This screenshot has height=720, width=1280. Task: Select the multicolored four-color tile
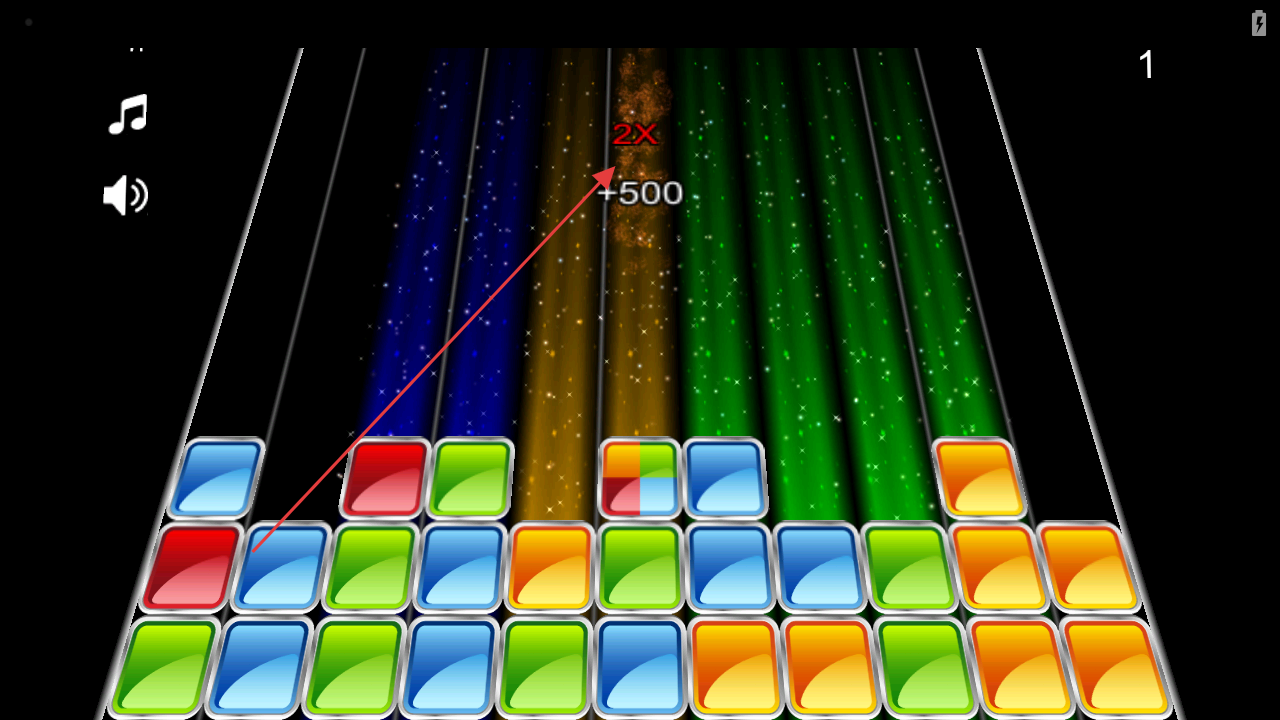[x=639, y=478]
